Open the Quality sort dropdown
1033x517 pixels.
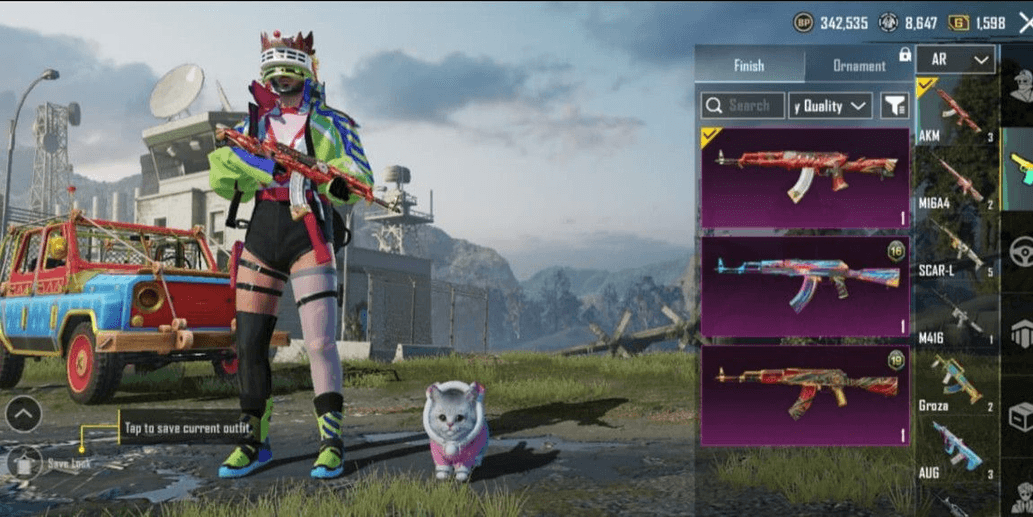pos(830,105)
